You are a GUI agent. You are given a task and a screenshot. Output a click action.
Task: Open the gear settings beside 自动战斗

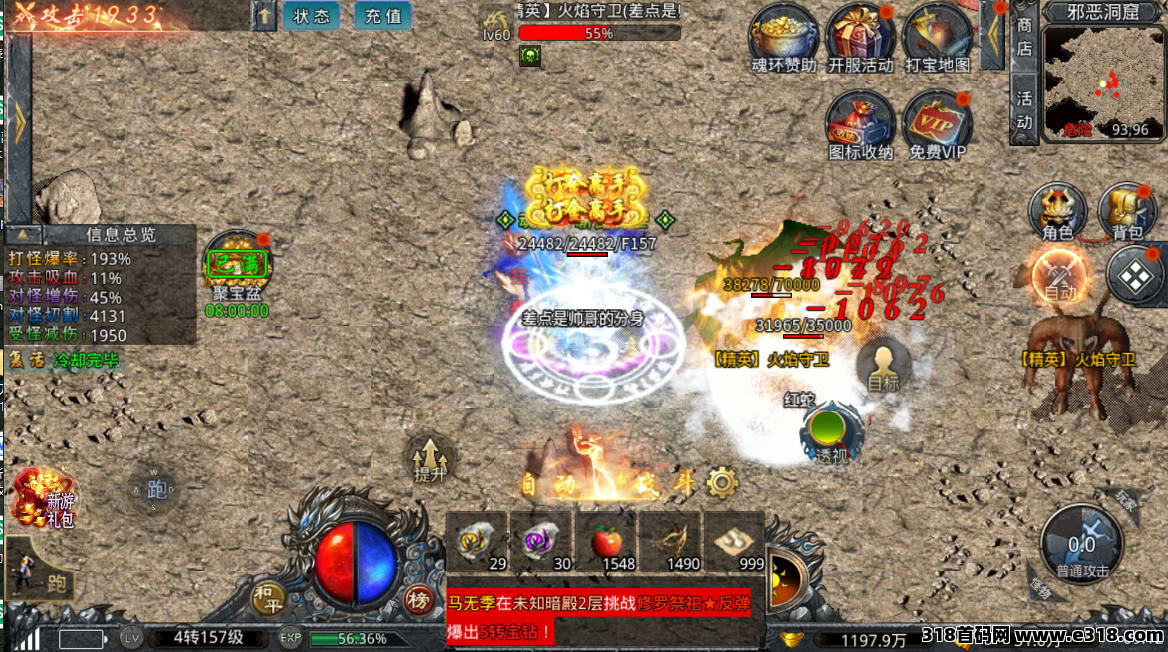[721, 484]
